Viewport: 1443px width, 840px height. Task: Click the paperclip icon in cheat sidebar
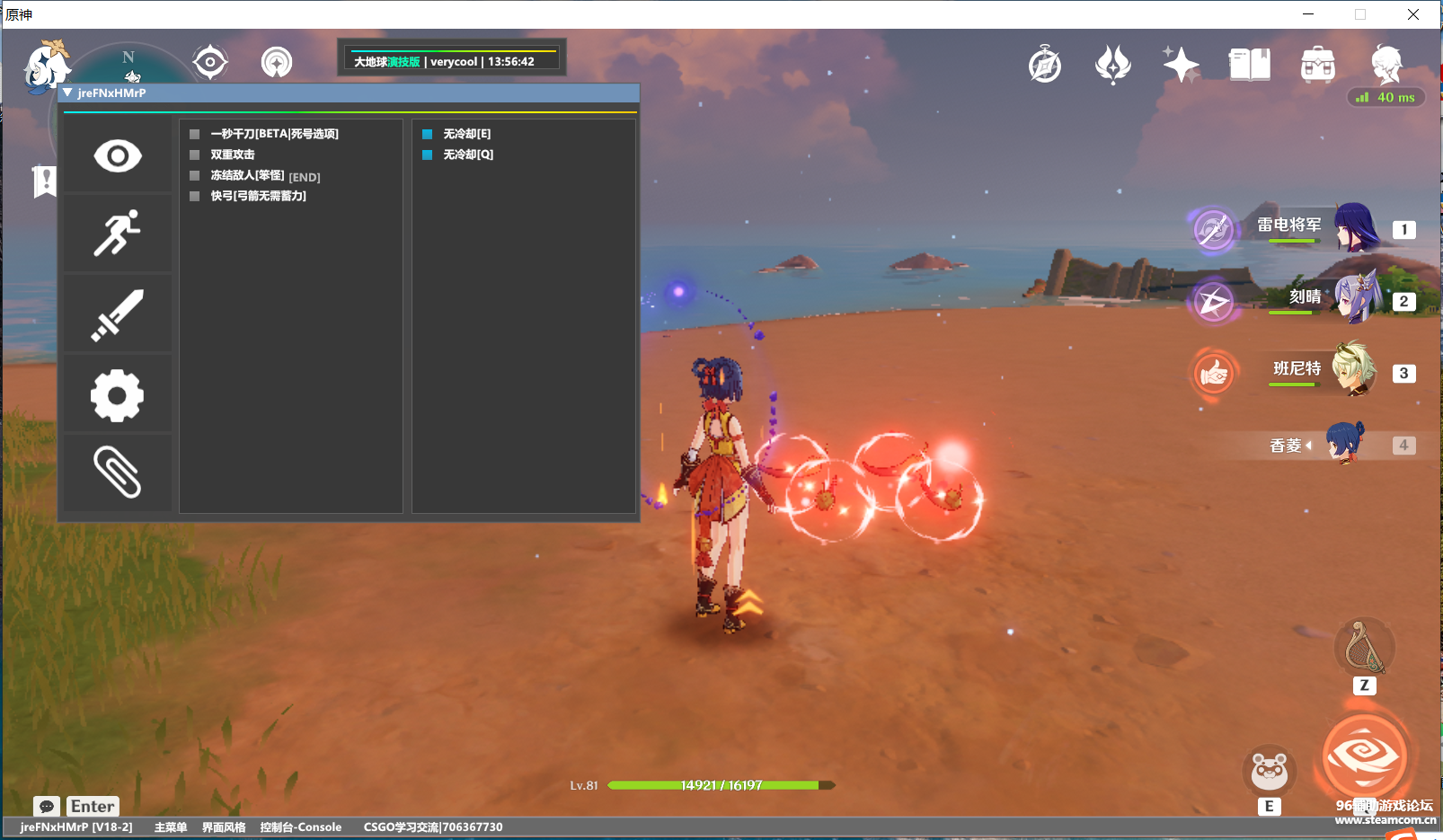pyautogui.click(x=116, y=473)
